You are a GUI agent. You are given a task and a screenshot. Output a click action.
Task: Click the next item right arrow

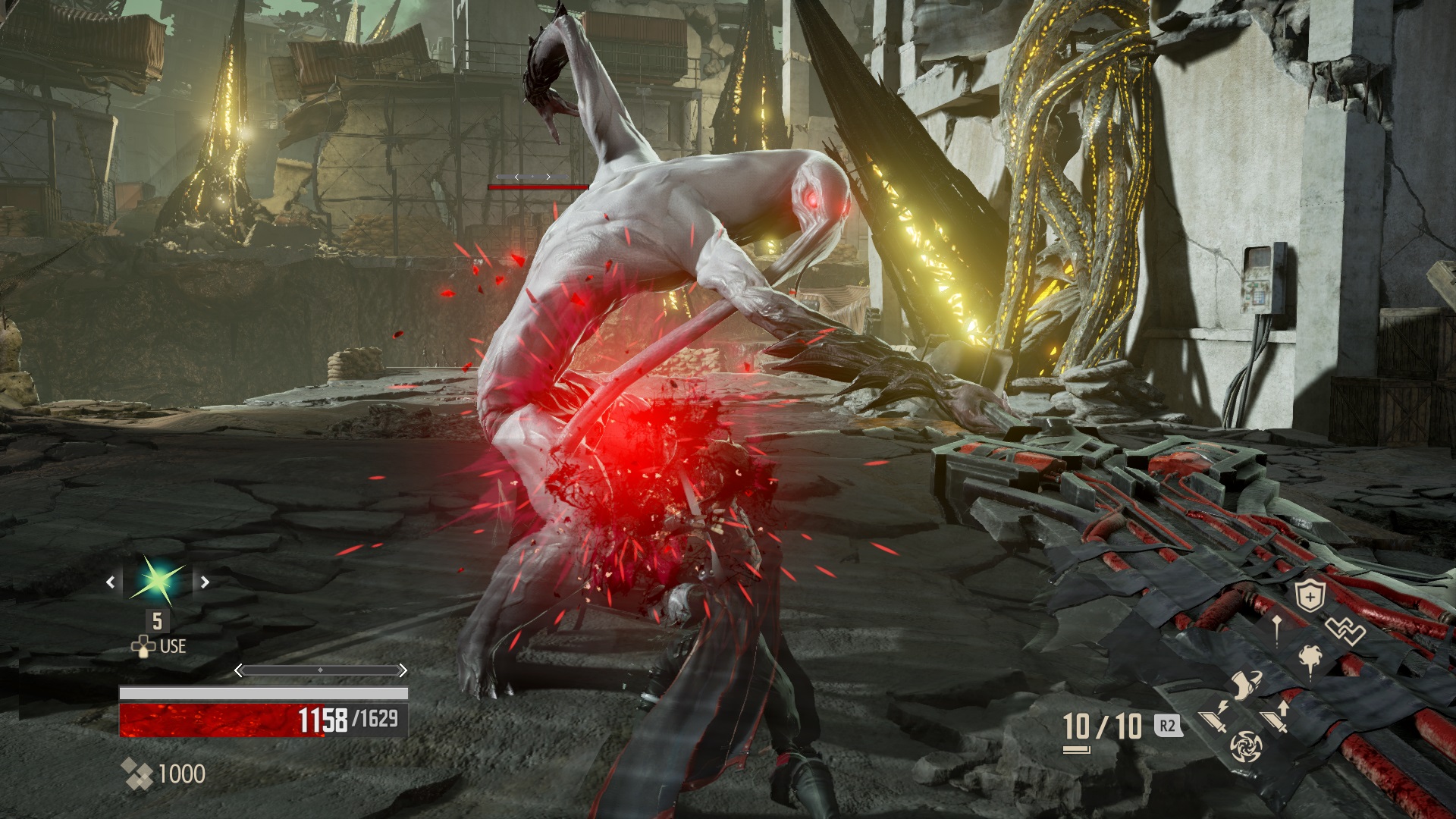(x=206, y=582)
